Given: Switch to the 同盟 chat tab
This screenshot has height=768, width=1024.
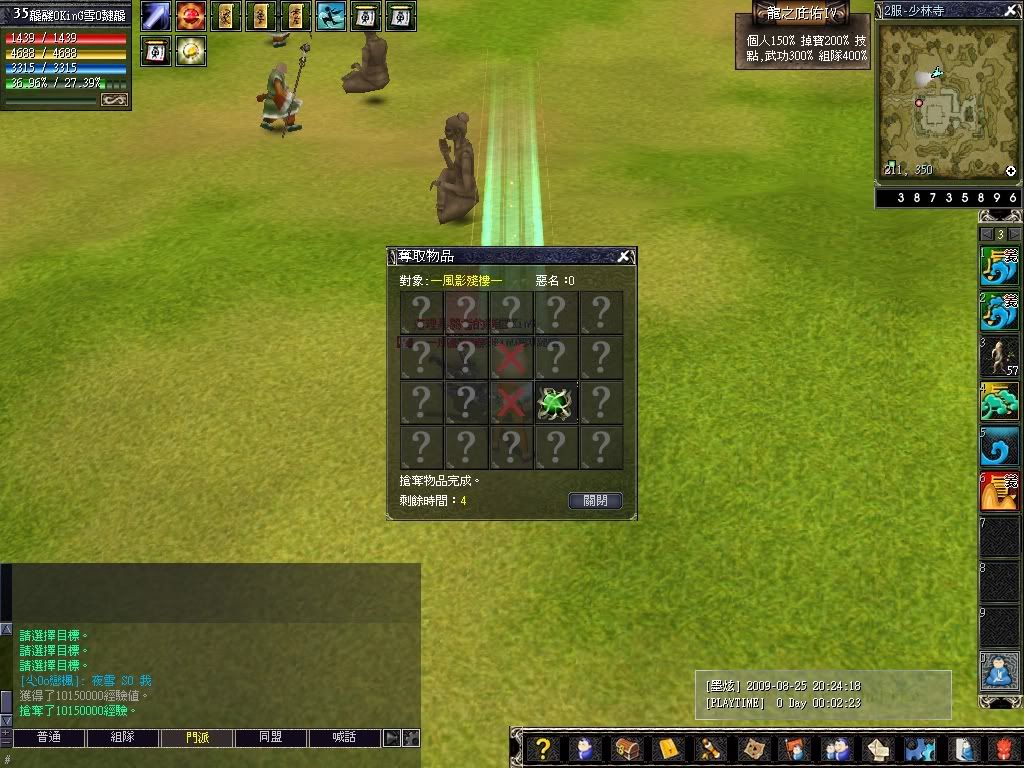Looking at the screenshot, I should (271, 738).
